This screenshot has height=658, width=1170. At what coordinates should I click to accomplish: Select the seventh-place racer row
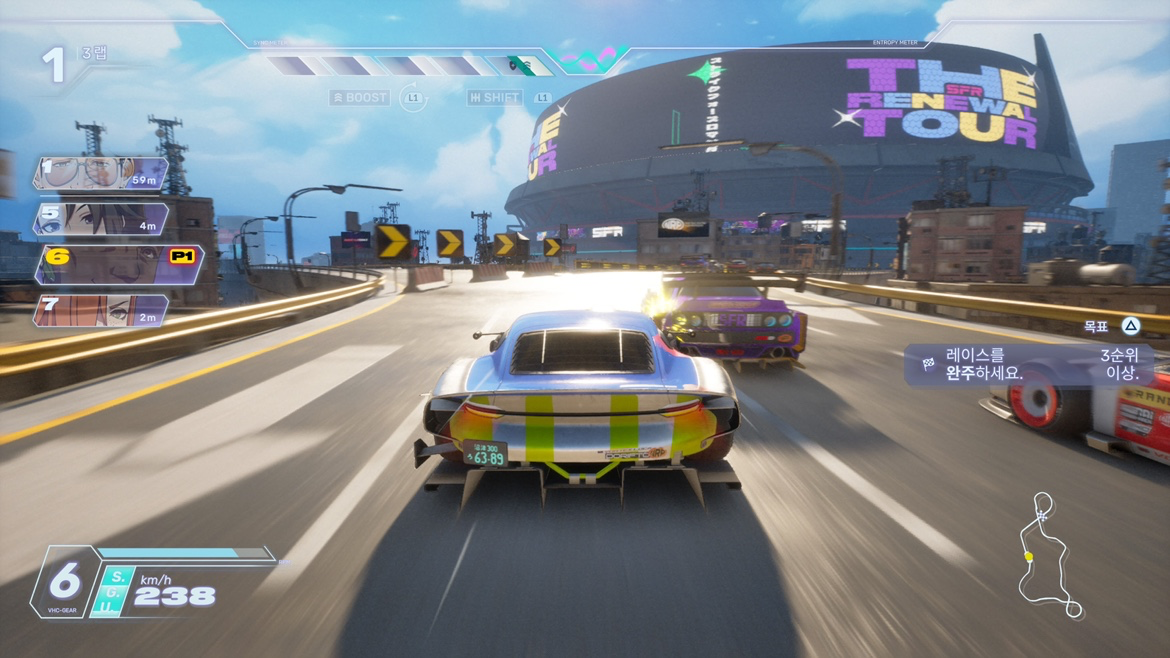coord(100,310)
